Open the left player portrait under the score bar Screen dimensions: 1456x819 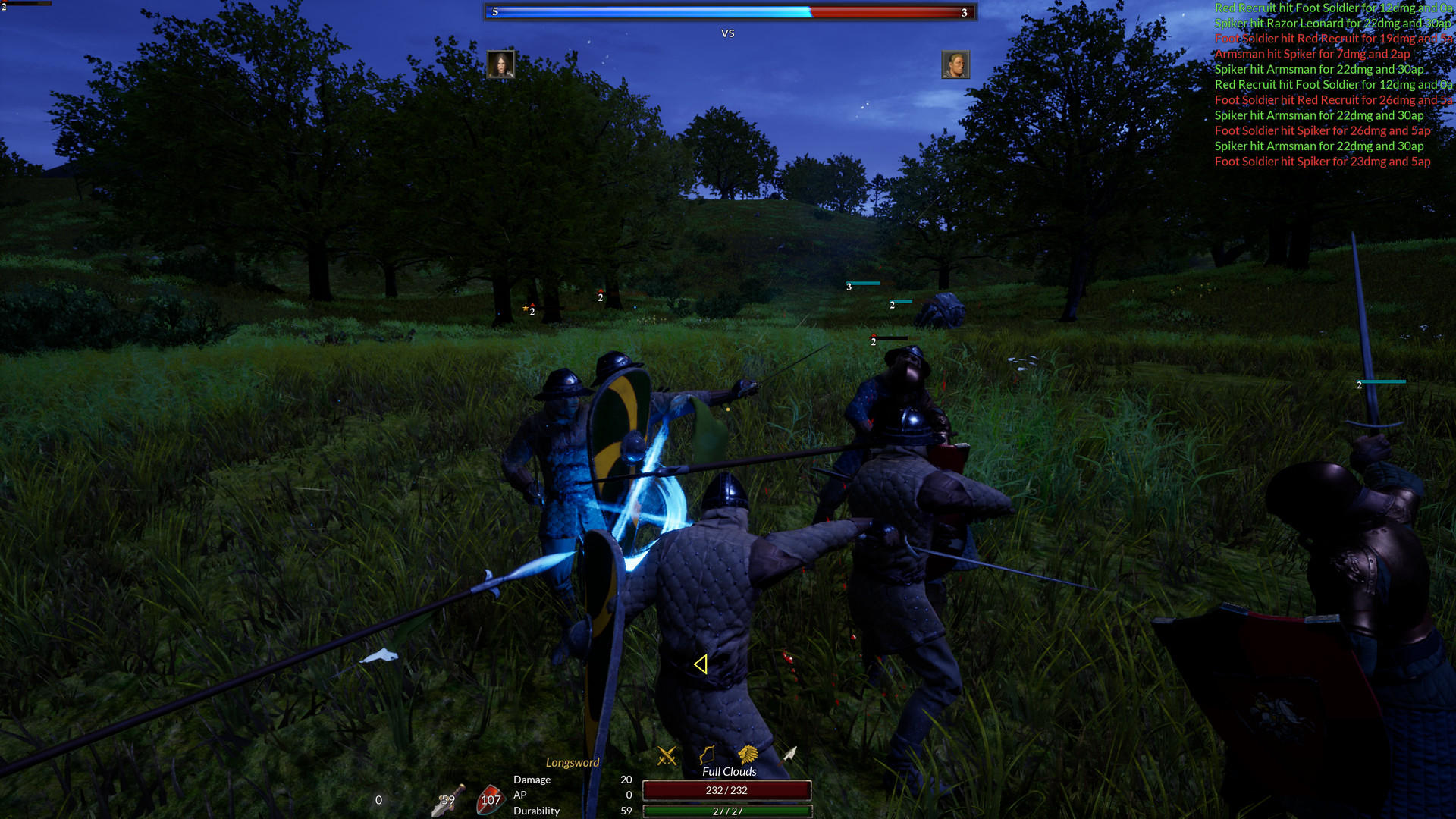point(502,64)
